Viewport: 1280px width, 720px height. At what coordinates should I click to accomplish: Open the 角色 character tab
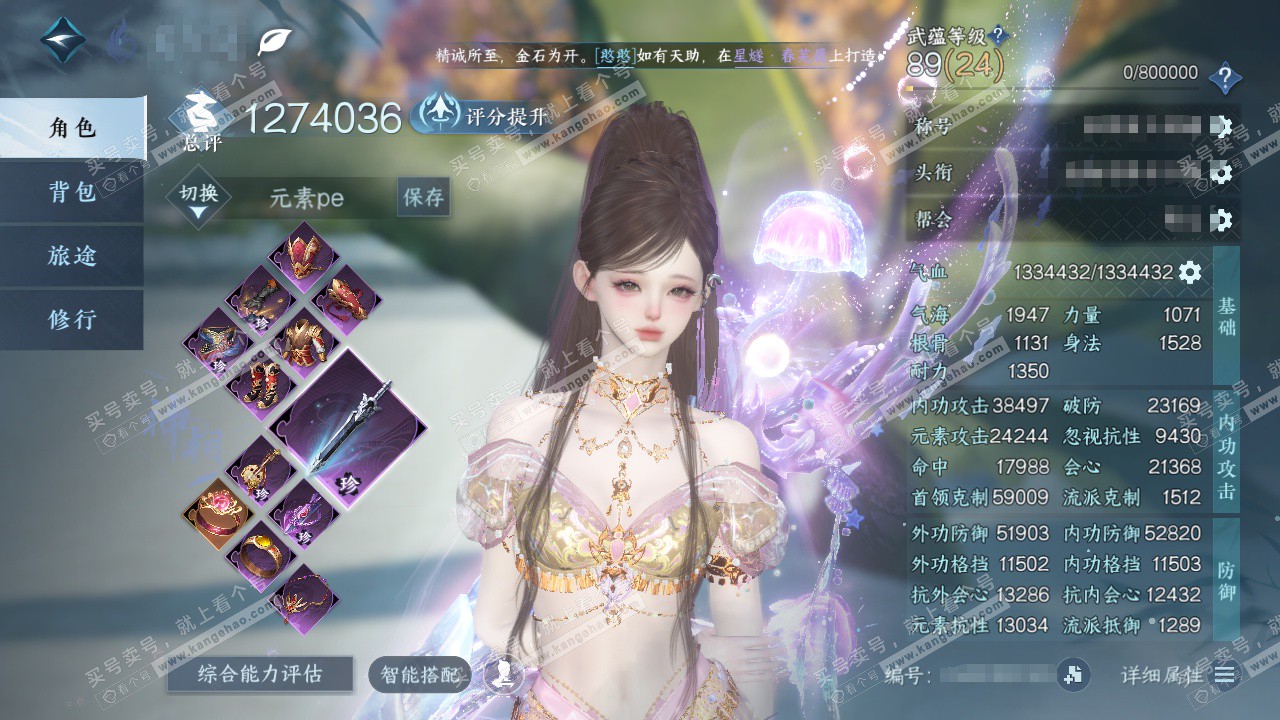[72, 128]
